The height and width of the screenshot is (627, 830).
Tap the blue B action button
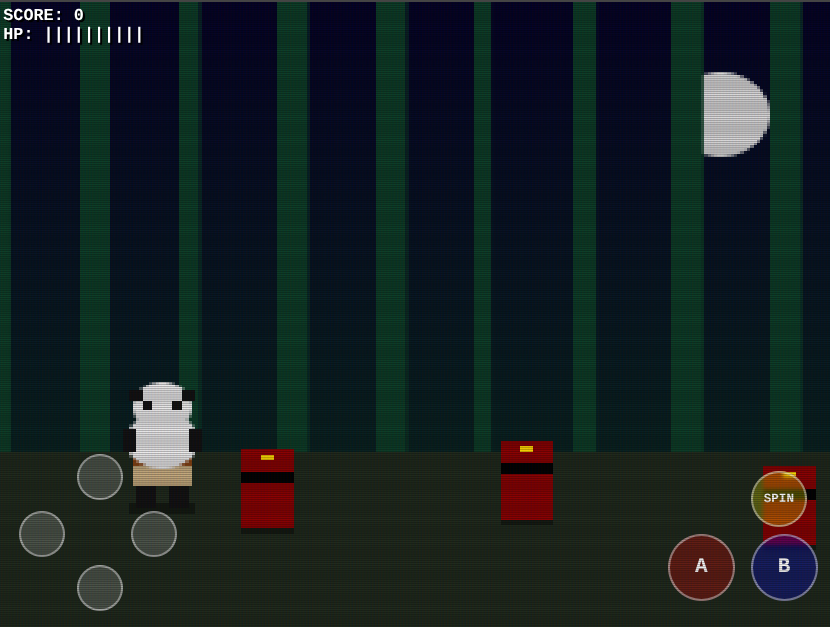[x=784, y=567]
